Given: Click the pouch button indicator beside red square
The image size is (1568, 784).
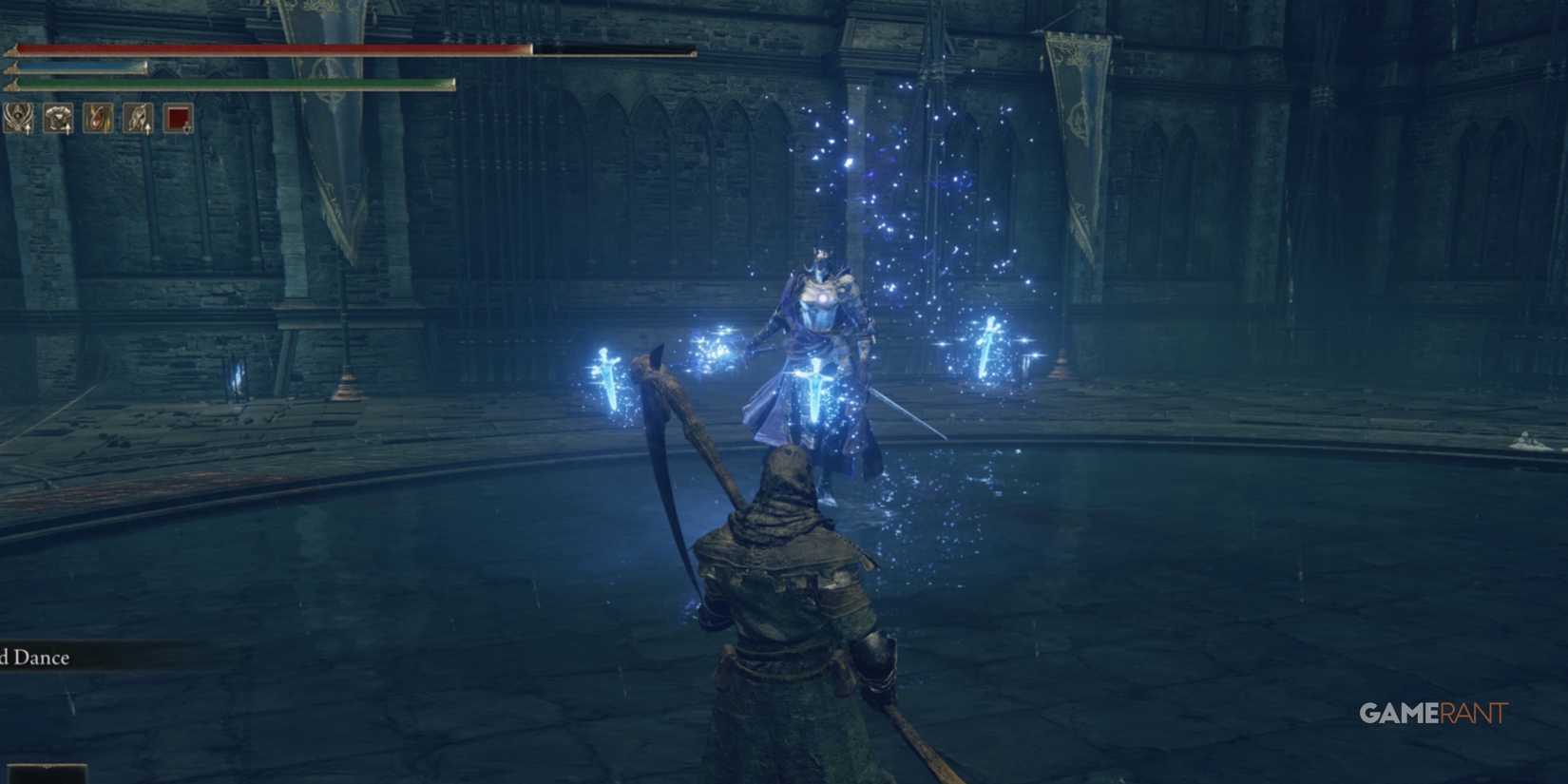Looking at the screenshot, I should pyautogui.click(x=188, y=130).
